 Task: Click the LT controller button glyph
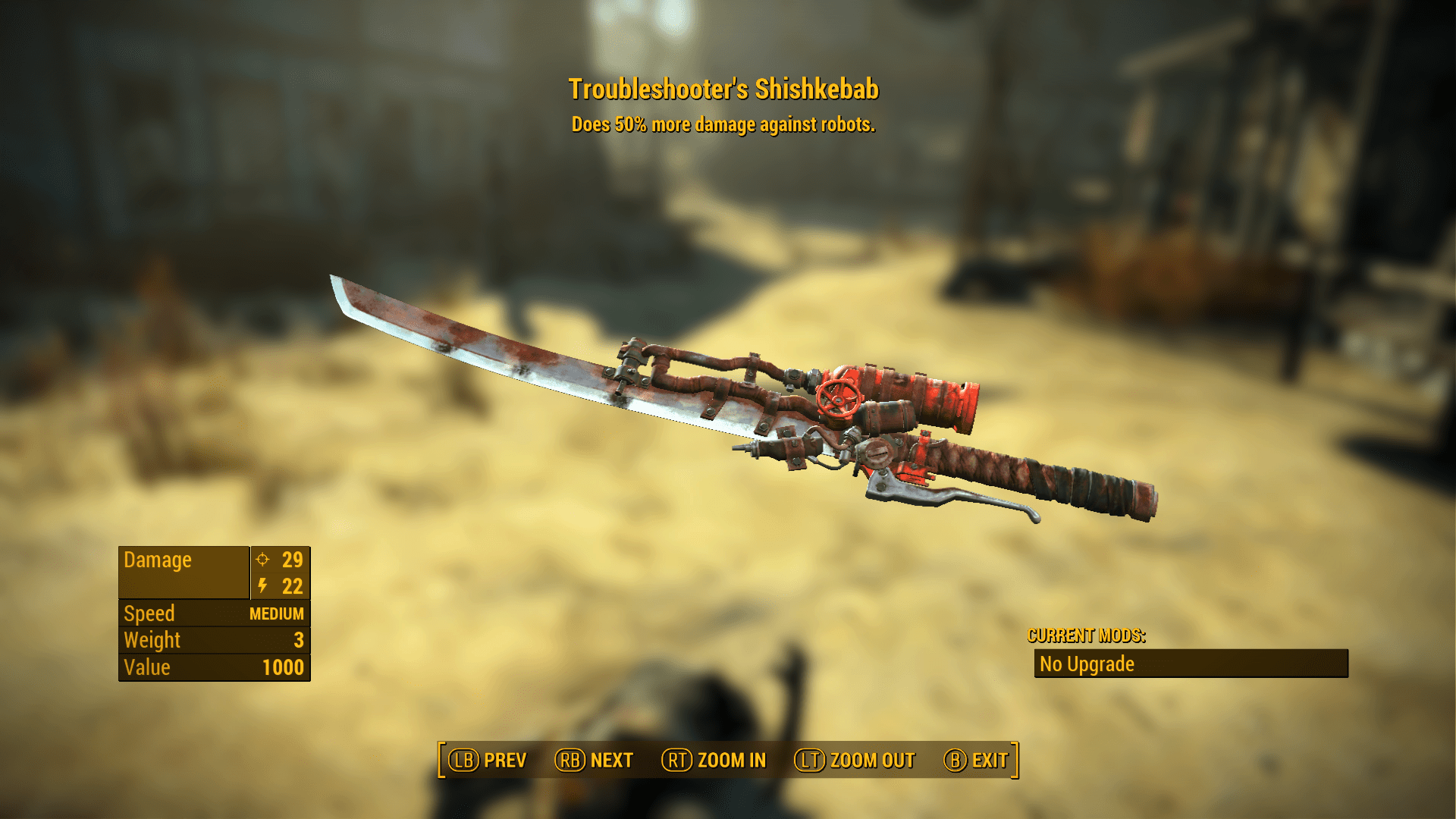[x=810, y=760]
